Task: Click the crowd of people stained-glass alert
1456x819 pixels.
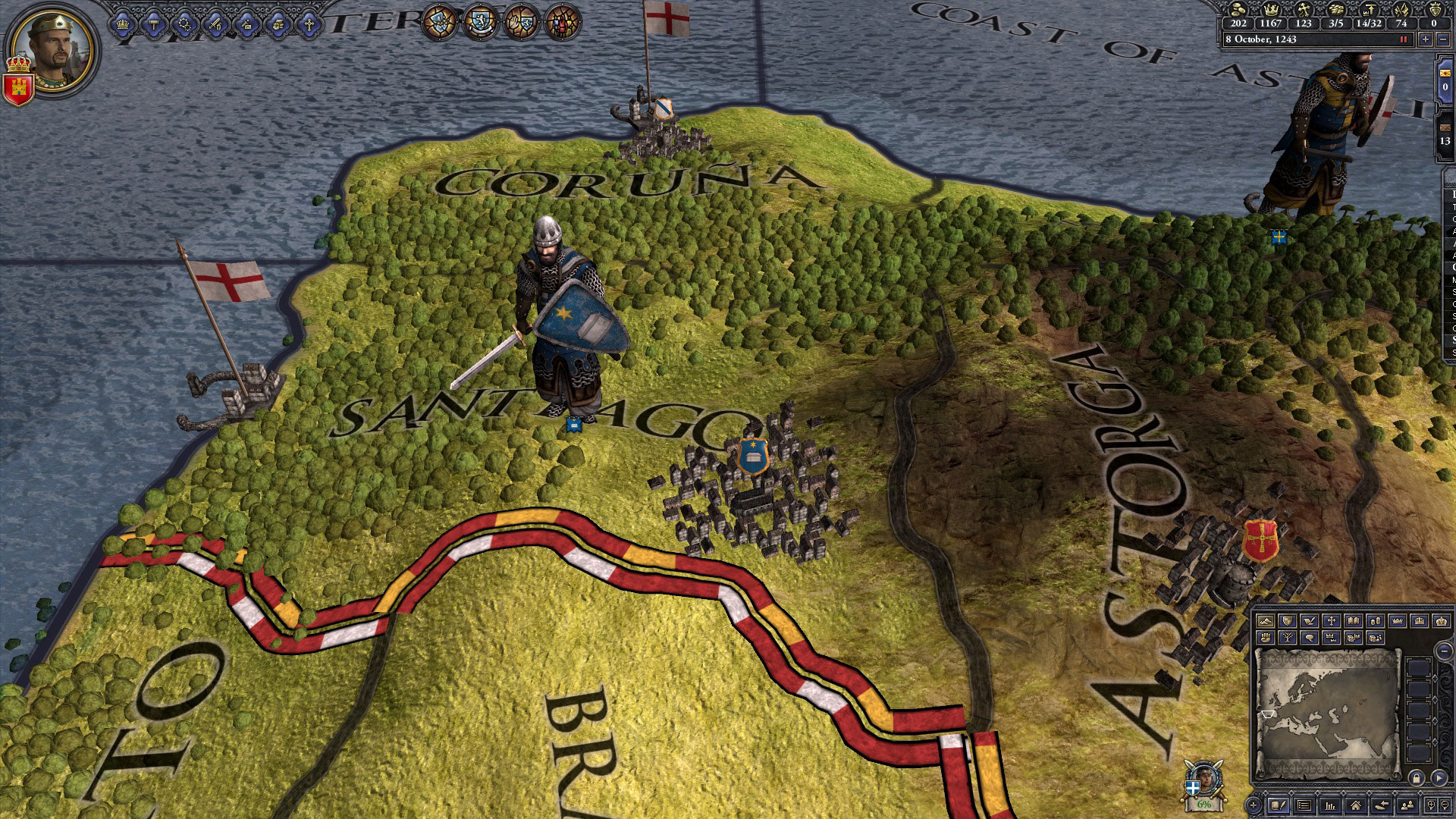Action: [562, 21]
